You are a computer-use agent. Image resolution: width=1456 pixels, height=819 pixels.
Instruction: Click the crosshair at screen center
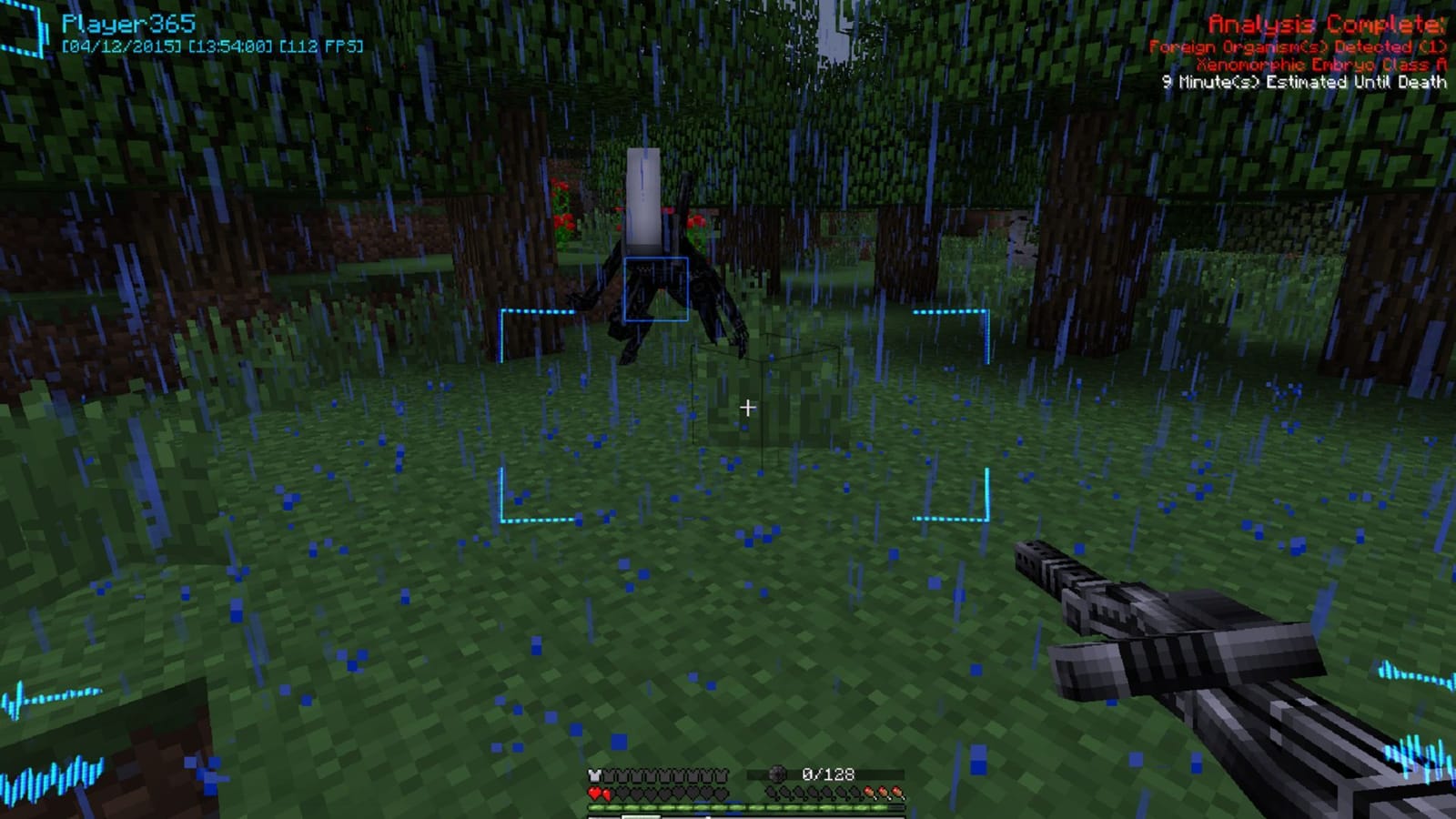tap(748, 407)
